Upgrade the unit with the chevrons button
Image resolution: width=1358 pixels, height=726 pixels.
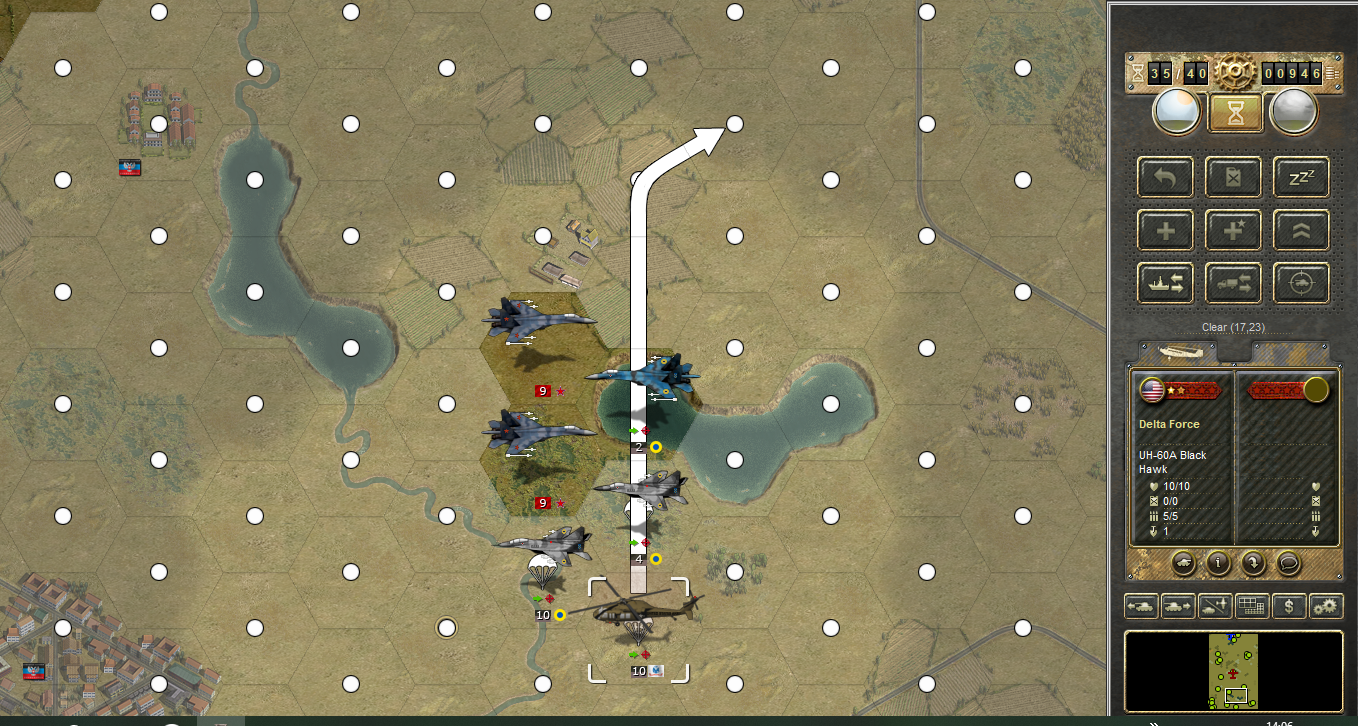pos(1301,231)
